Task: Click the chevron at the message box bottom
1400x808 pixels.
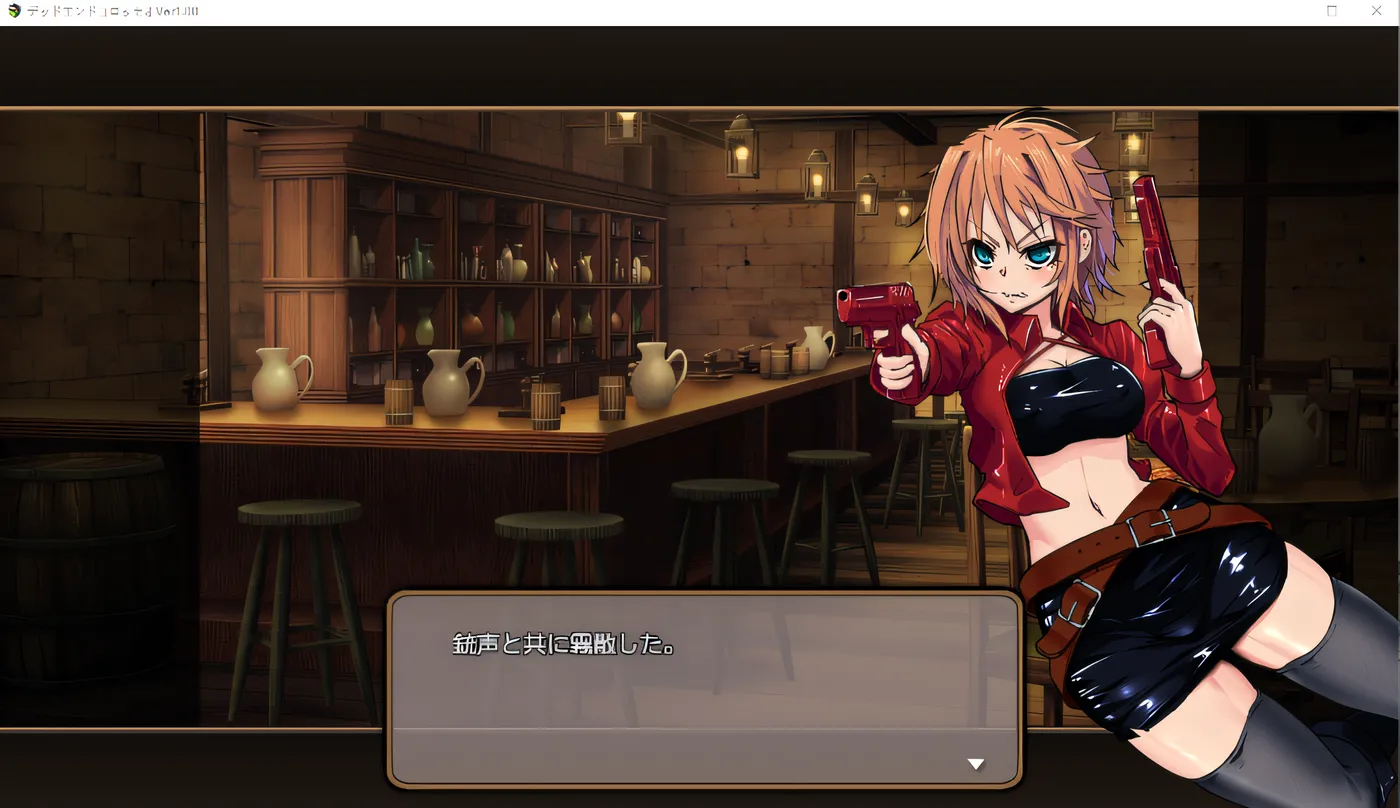Action: pos(975,763)
